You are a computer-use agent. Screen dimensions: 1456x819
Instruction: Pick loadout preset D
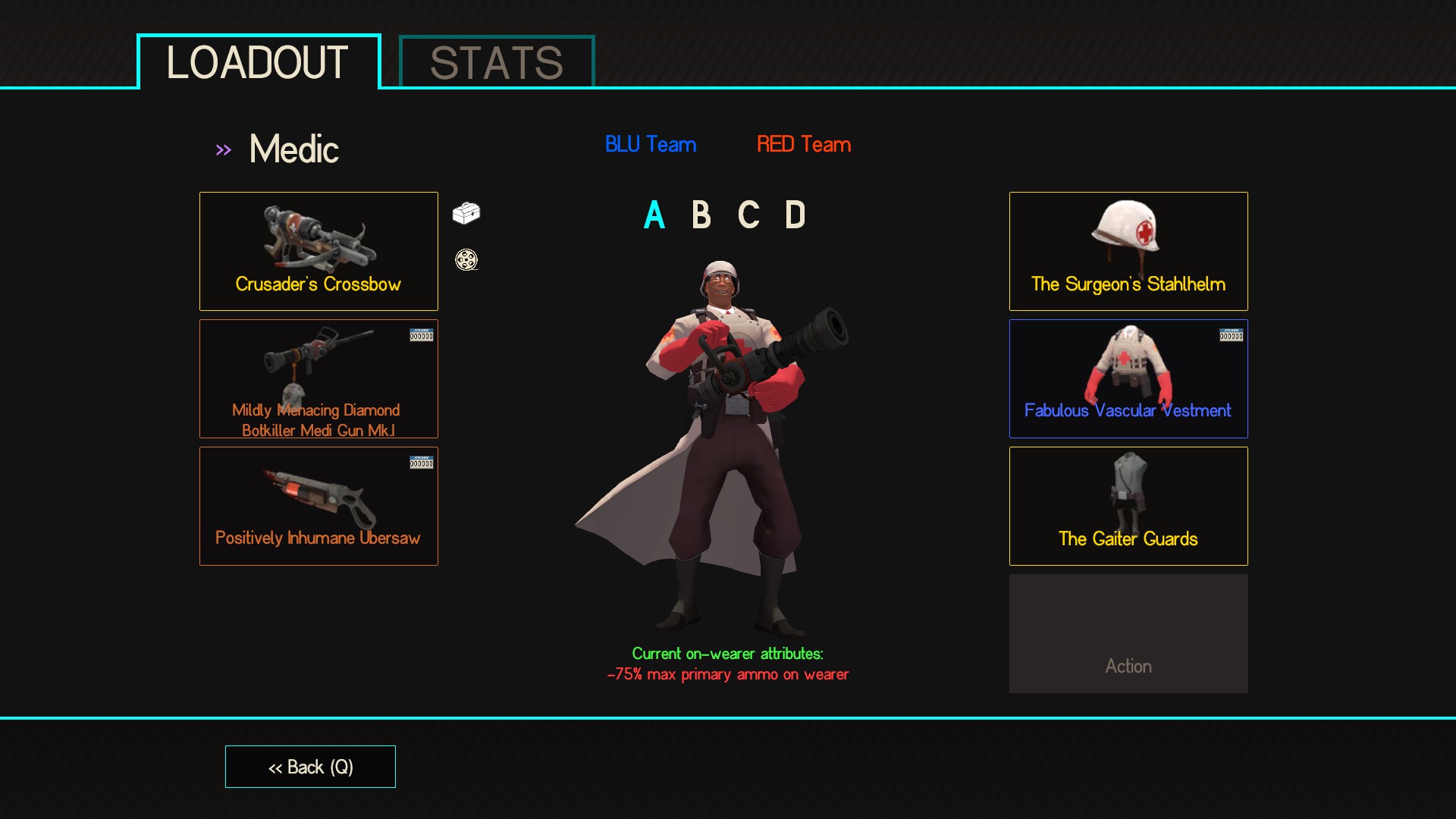point(795,215)
